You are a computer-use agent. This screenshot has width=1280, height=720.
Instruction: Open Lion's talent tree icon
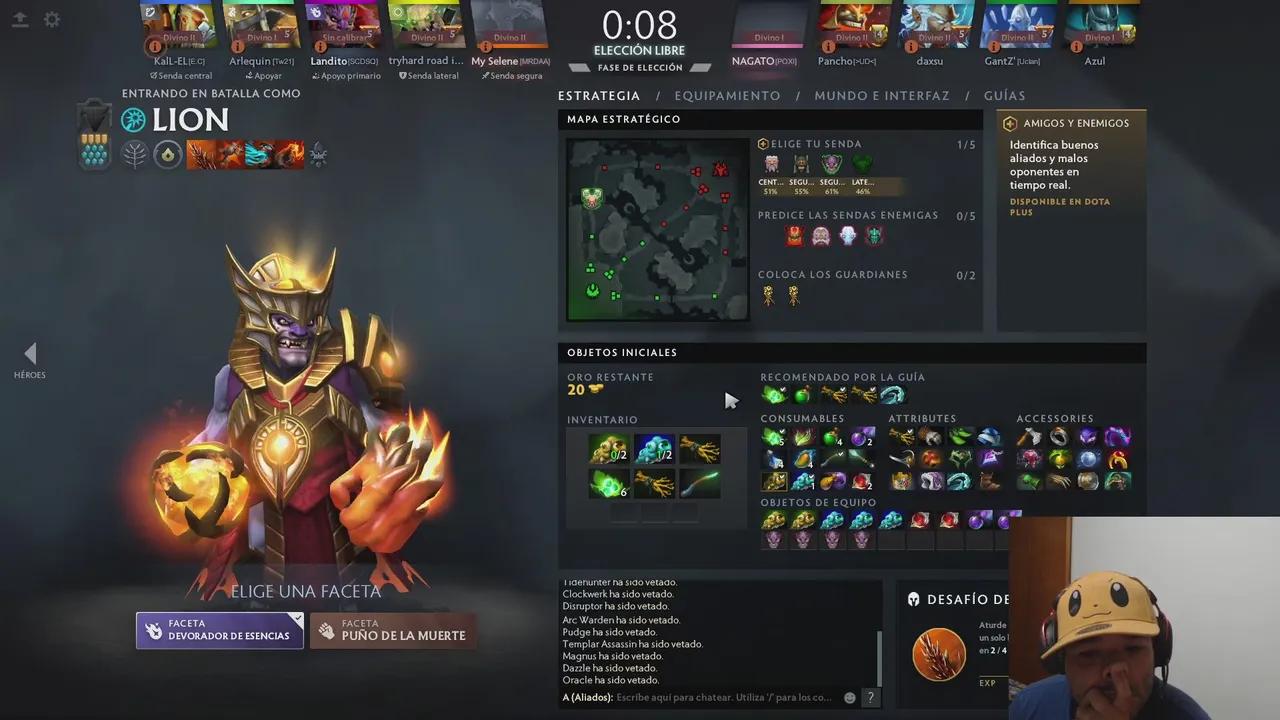pos(319,155)
